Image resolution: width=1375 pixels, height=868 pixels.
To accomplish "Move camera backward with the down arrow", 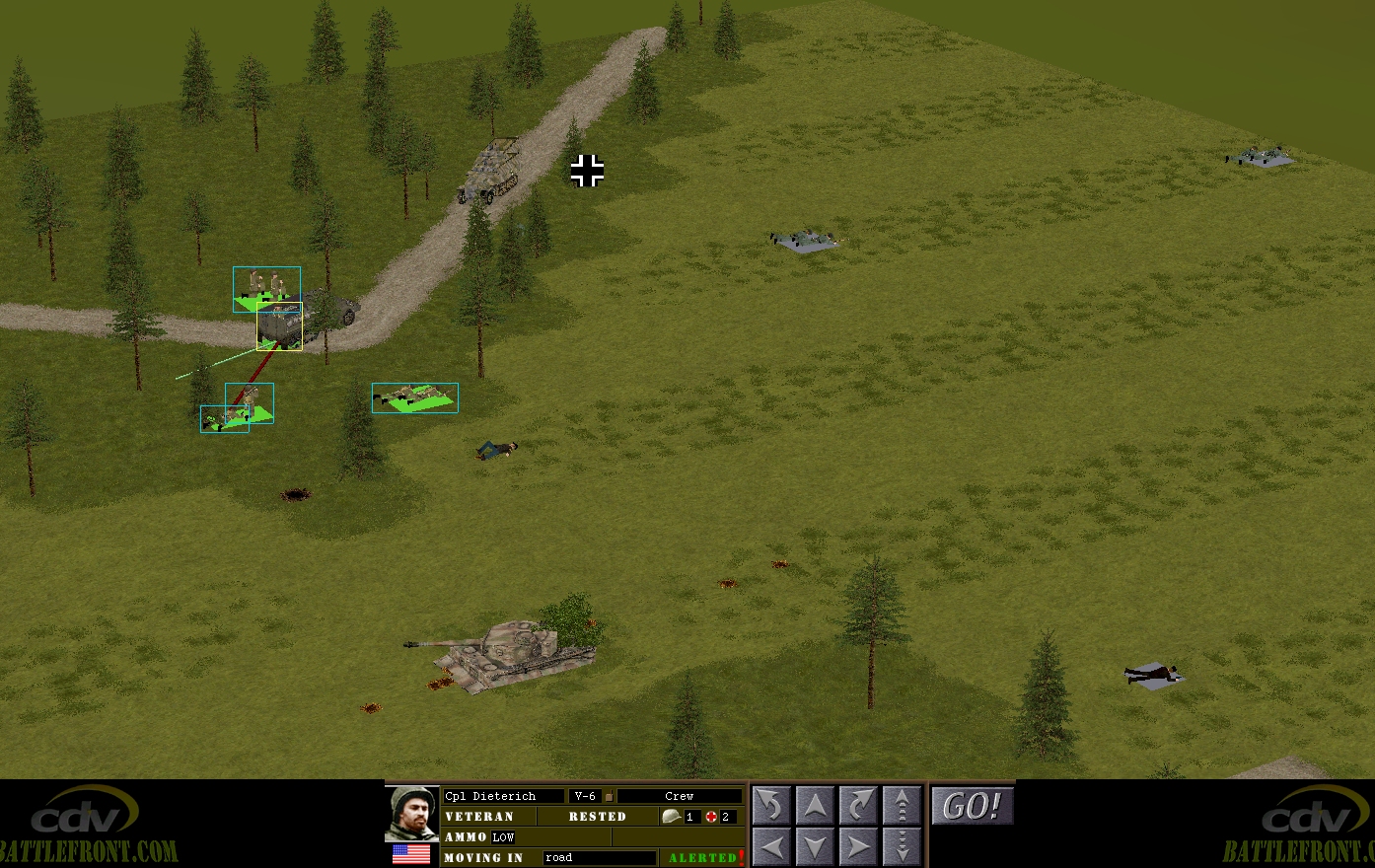I will [x=815, y=846].
